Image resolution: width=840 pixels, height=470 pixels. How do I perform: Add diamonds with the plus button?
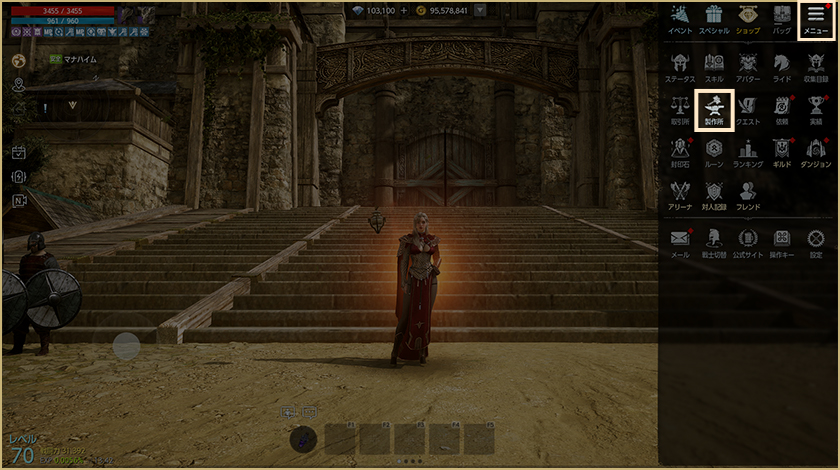(x=404, y=10)
